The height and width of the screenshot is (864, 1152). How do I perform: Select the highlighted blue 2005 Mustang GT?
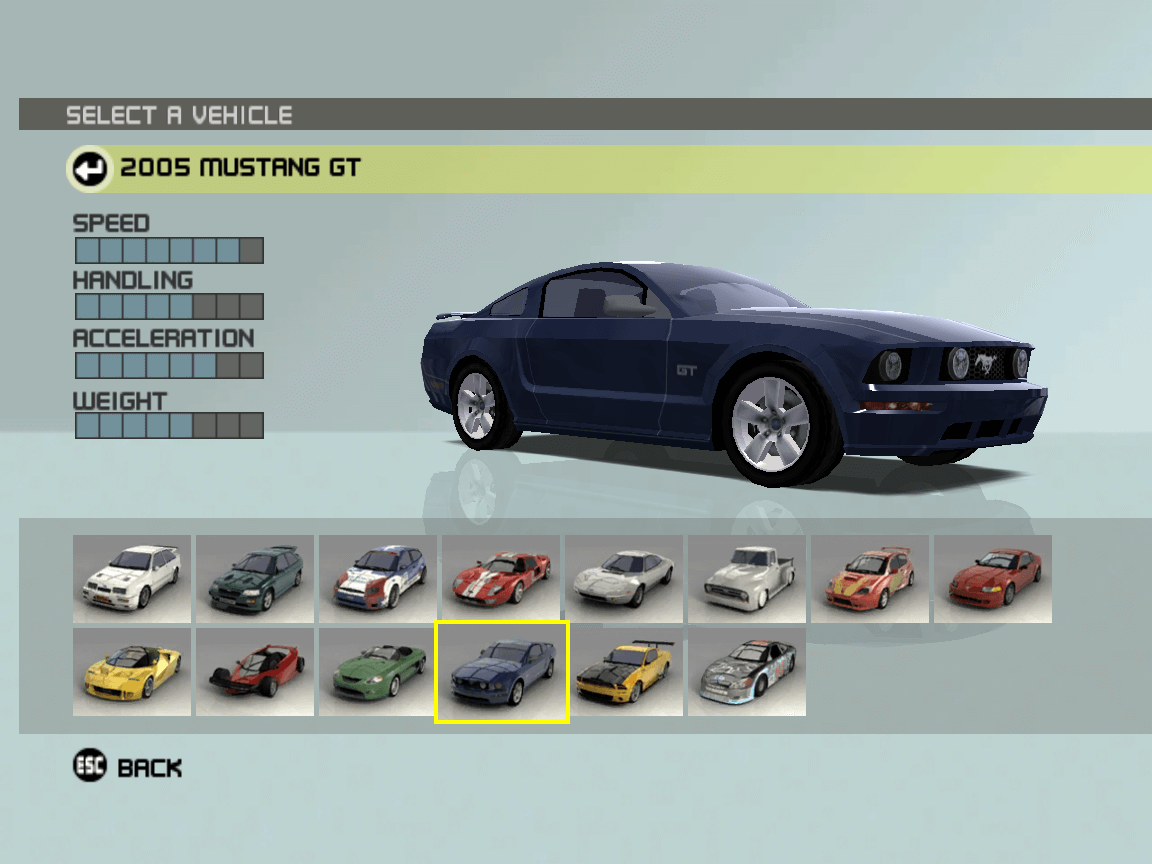[501, 672]
